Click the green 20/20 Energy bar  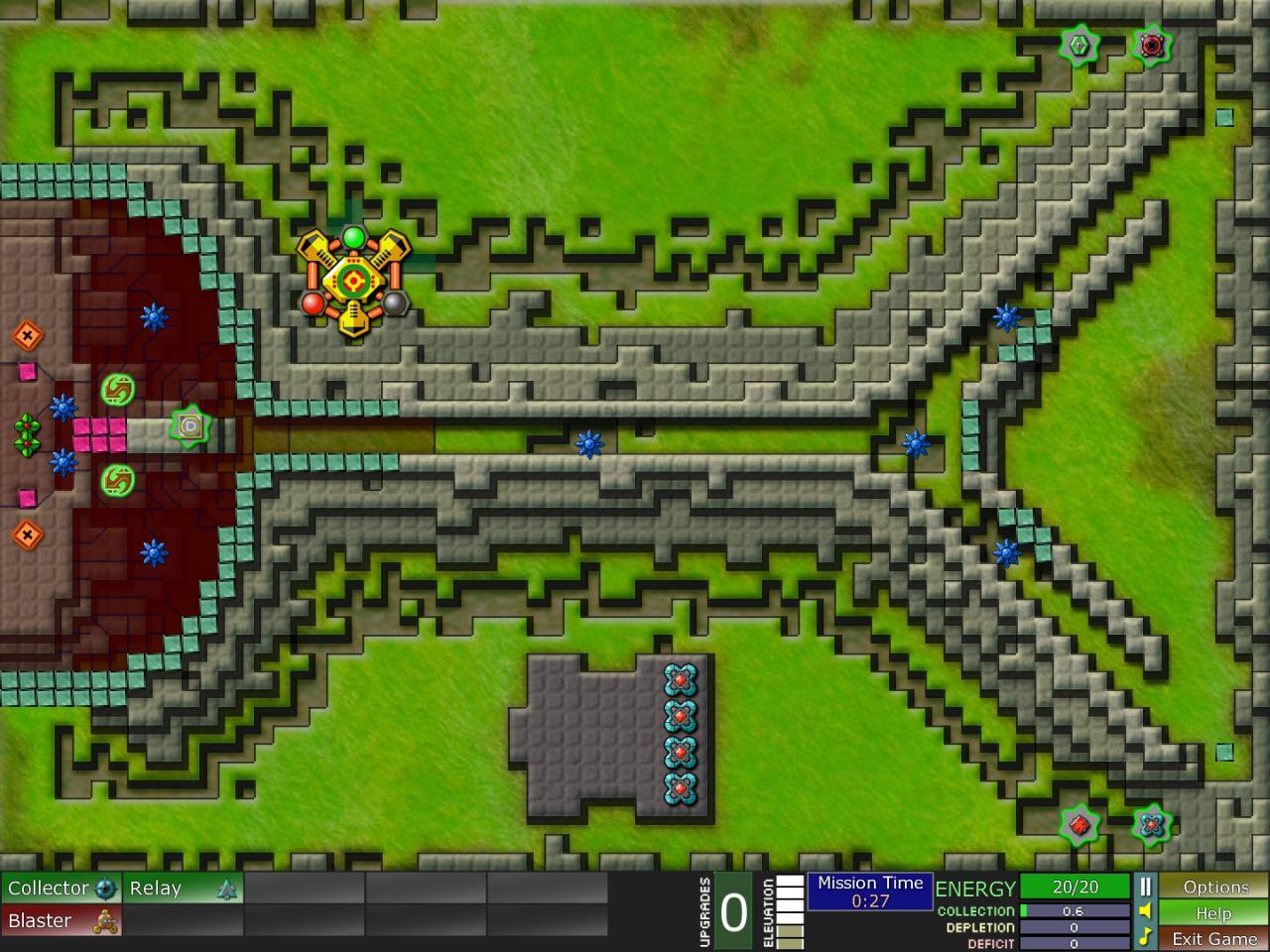(1077, 888)
